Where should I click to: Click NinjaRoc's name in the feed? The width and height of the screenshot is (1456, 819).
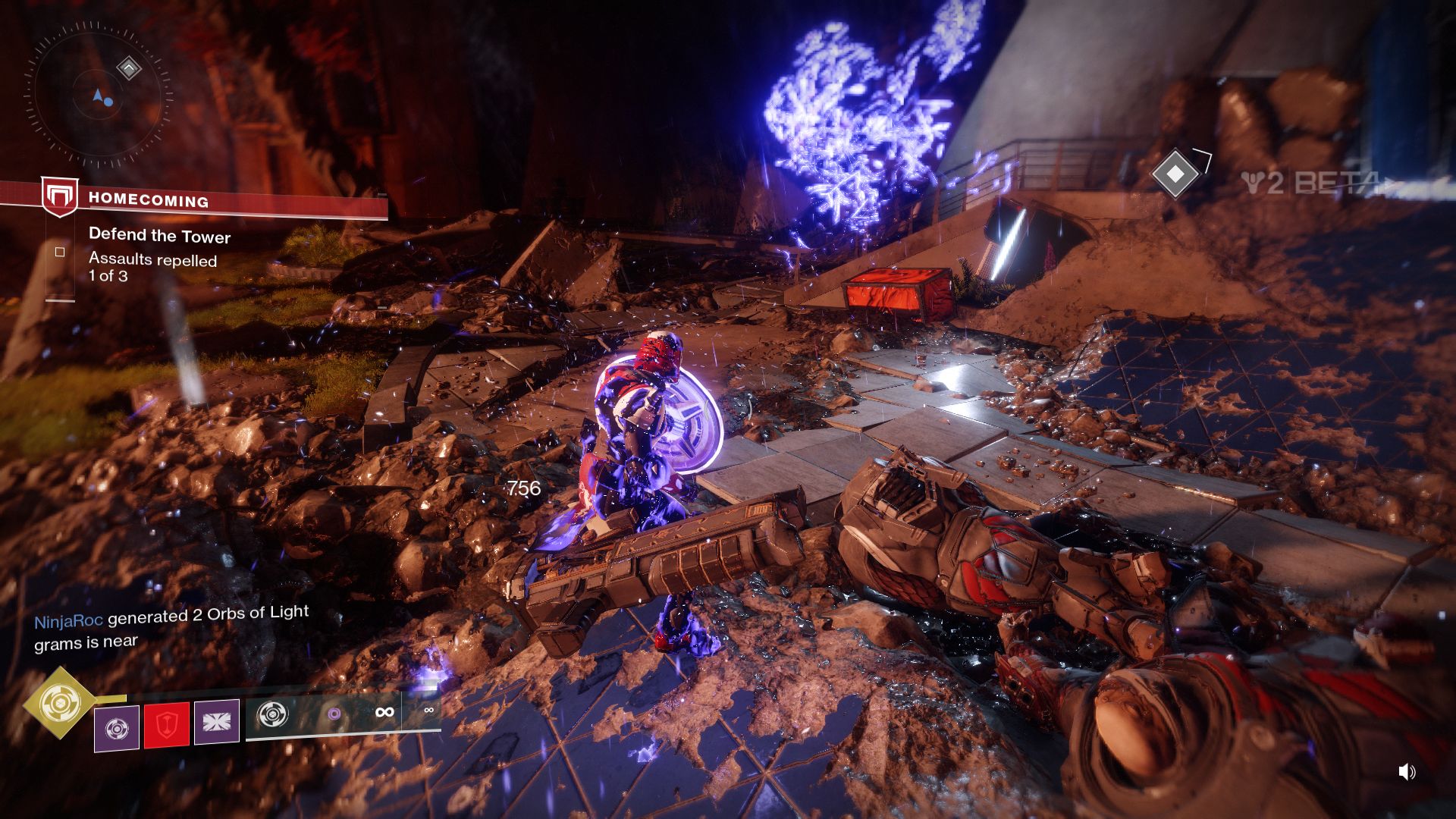click(x=68, y=621)
